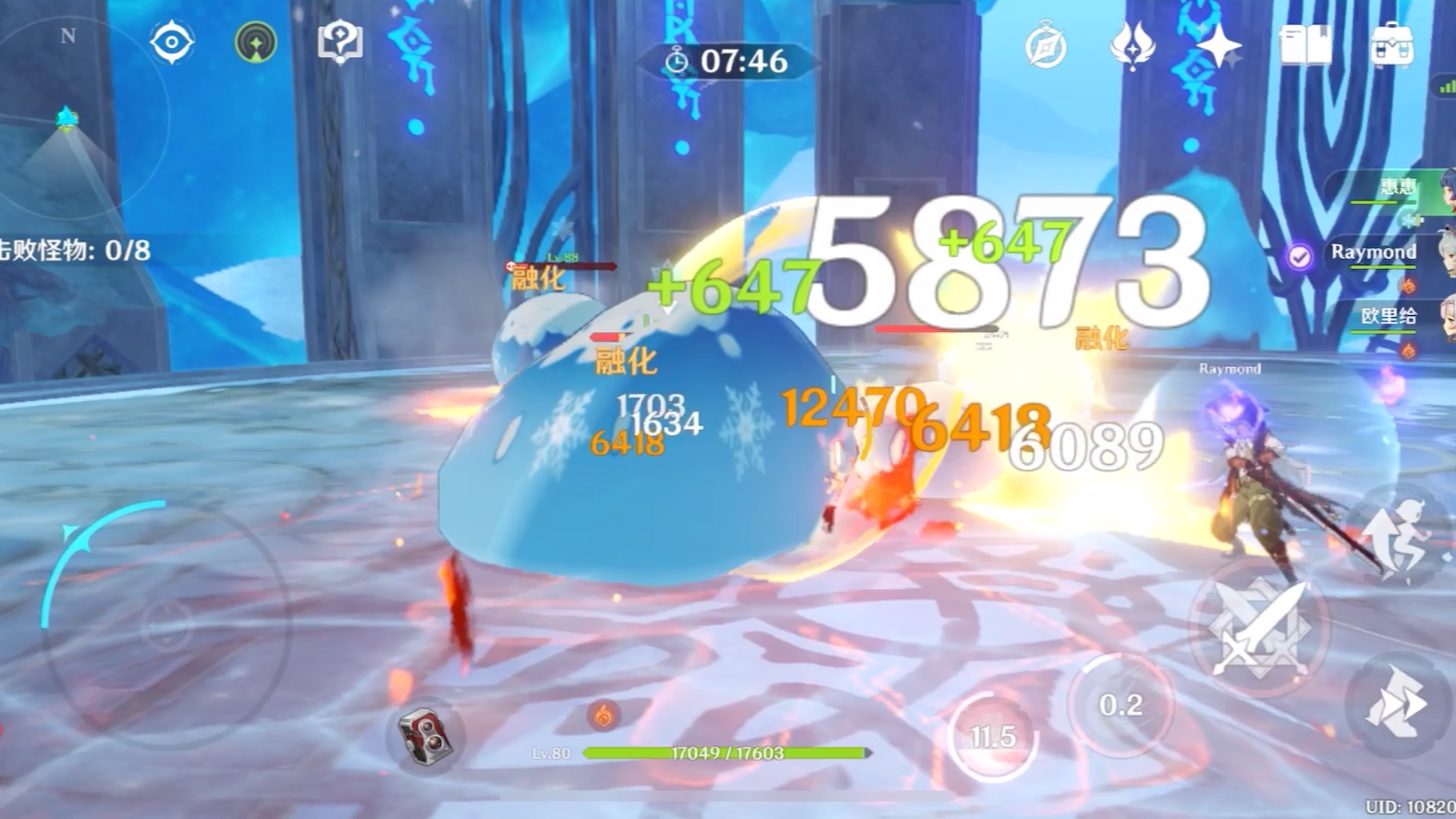Image resolution: width=1456 pixels, height=819 pixels.
Task: Open the green co-op mode icon
Action: [x=256, y=43]
